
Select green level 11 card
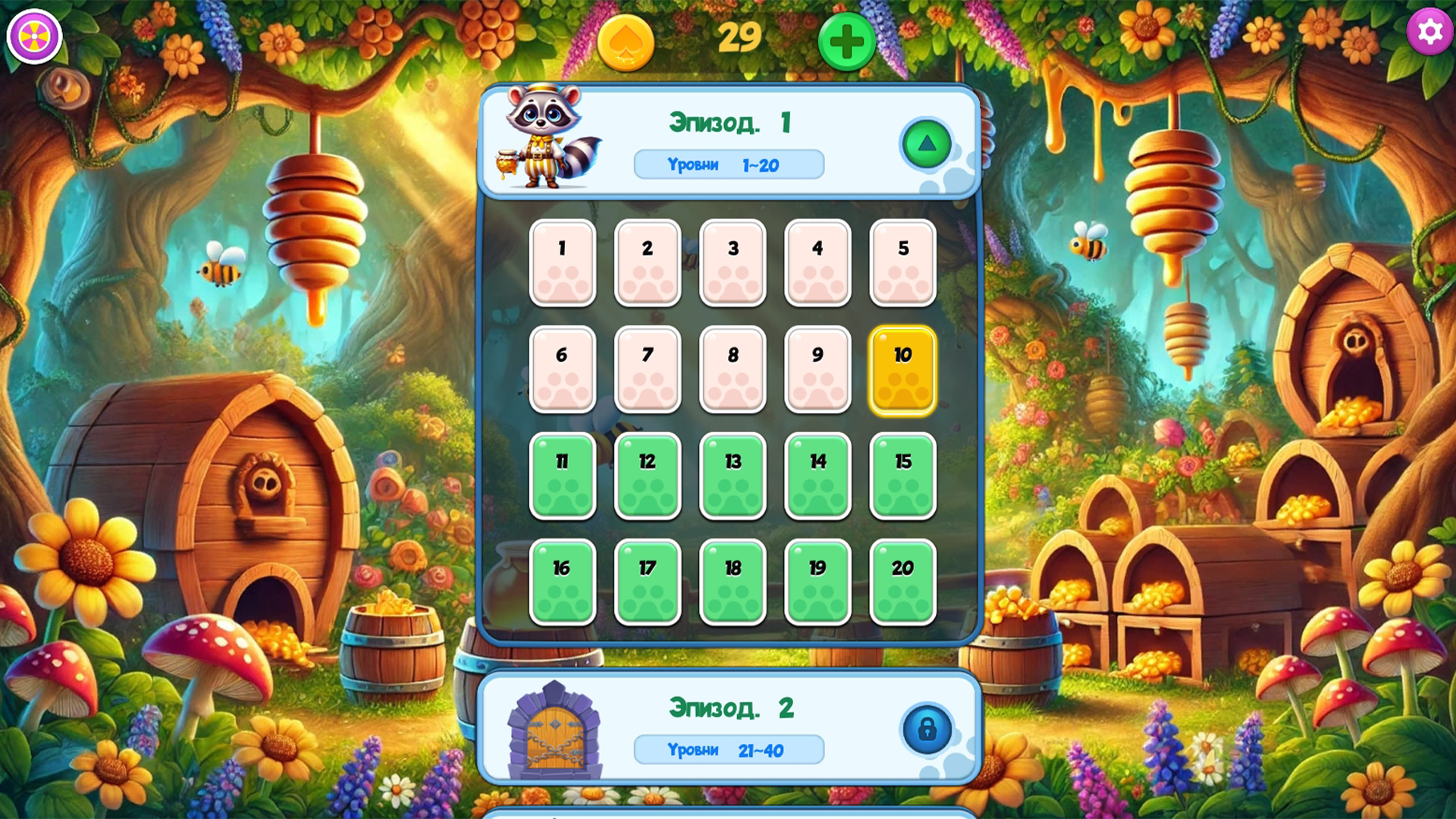(x=562, y=475)
